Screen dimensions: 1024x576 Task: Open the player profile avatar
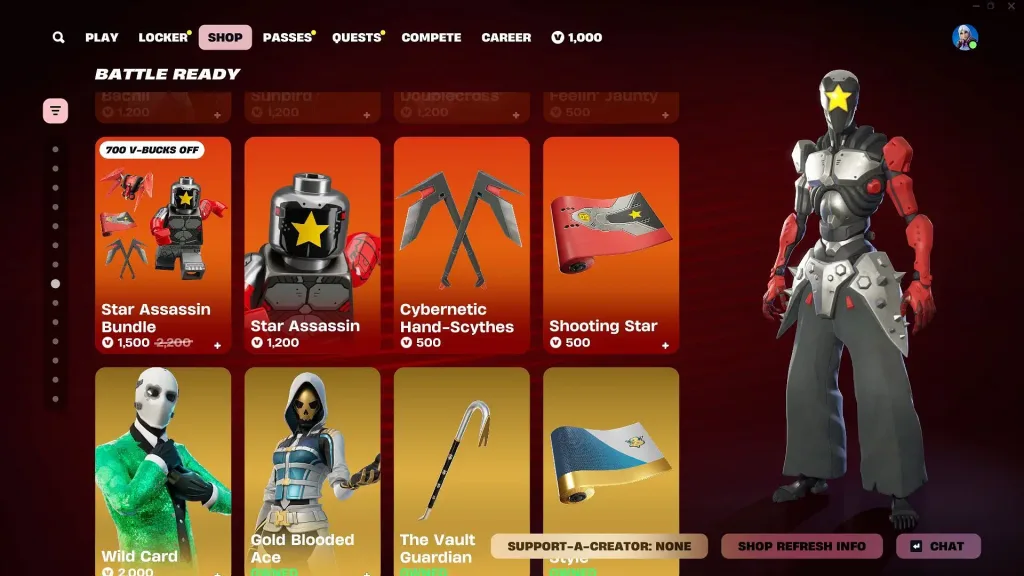[x=965, y=38]
